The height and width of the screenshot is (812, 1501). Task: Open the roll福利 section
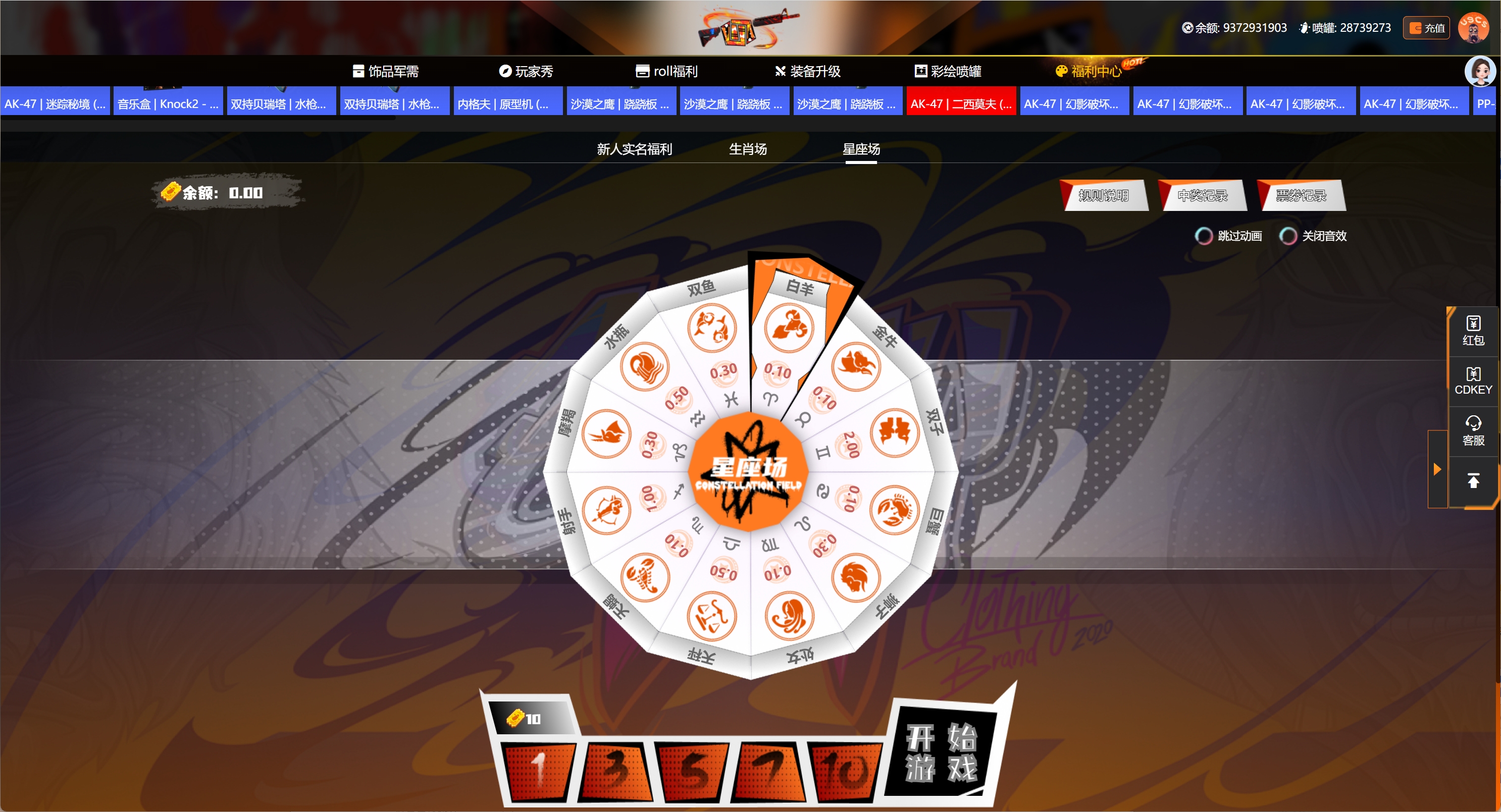pos(668,71)
